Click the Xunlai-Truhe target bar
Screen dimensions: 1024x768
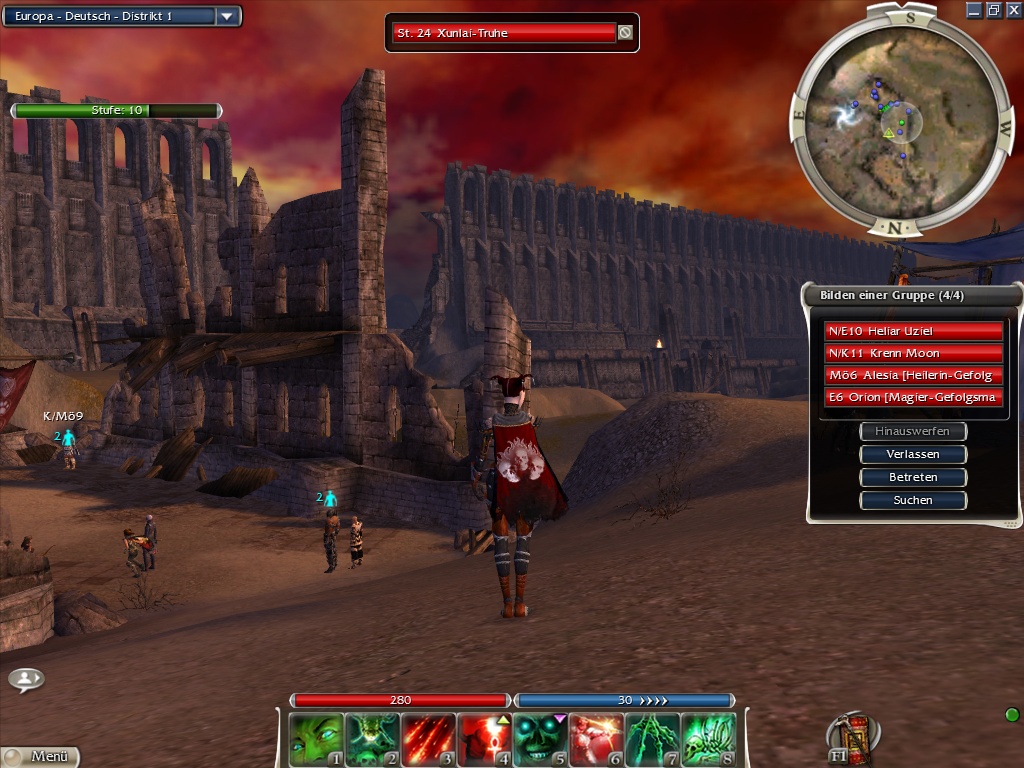[503, 33]
